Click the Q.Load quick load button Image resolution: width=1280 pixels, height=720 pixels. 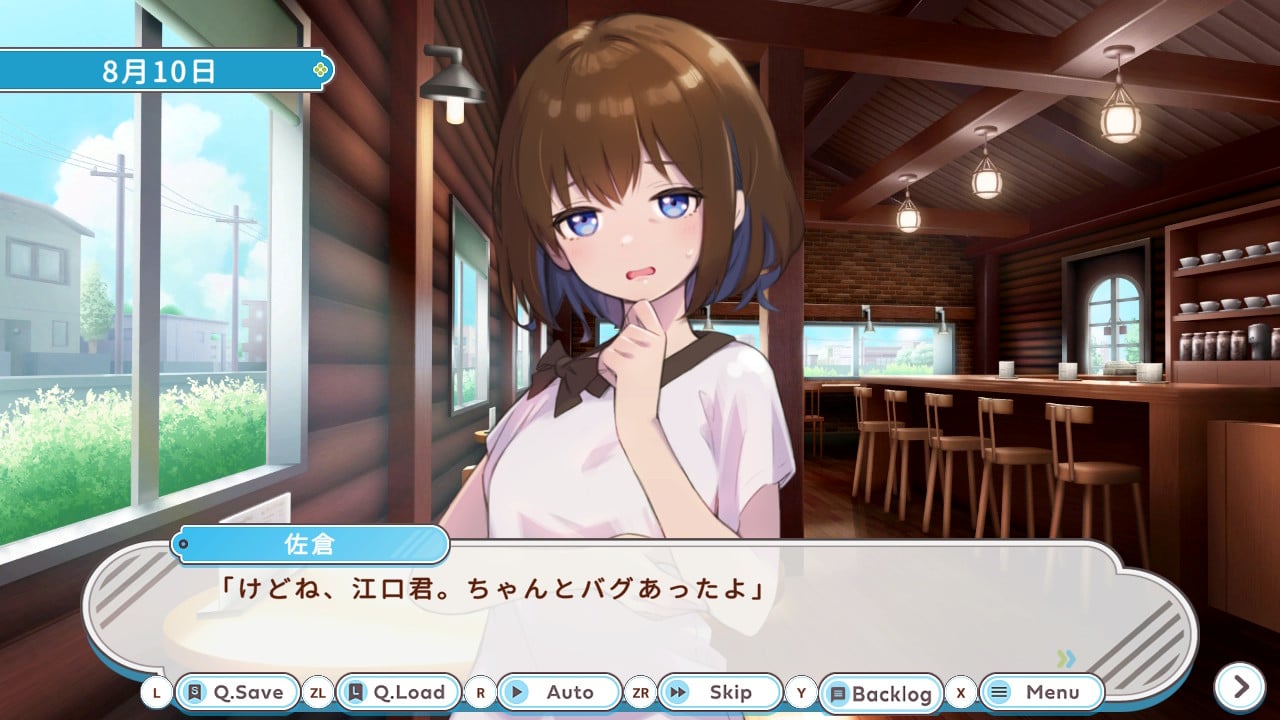pyautogui.click(x=398, y=692)
